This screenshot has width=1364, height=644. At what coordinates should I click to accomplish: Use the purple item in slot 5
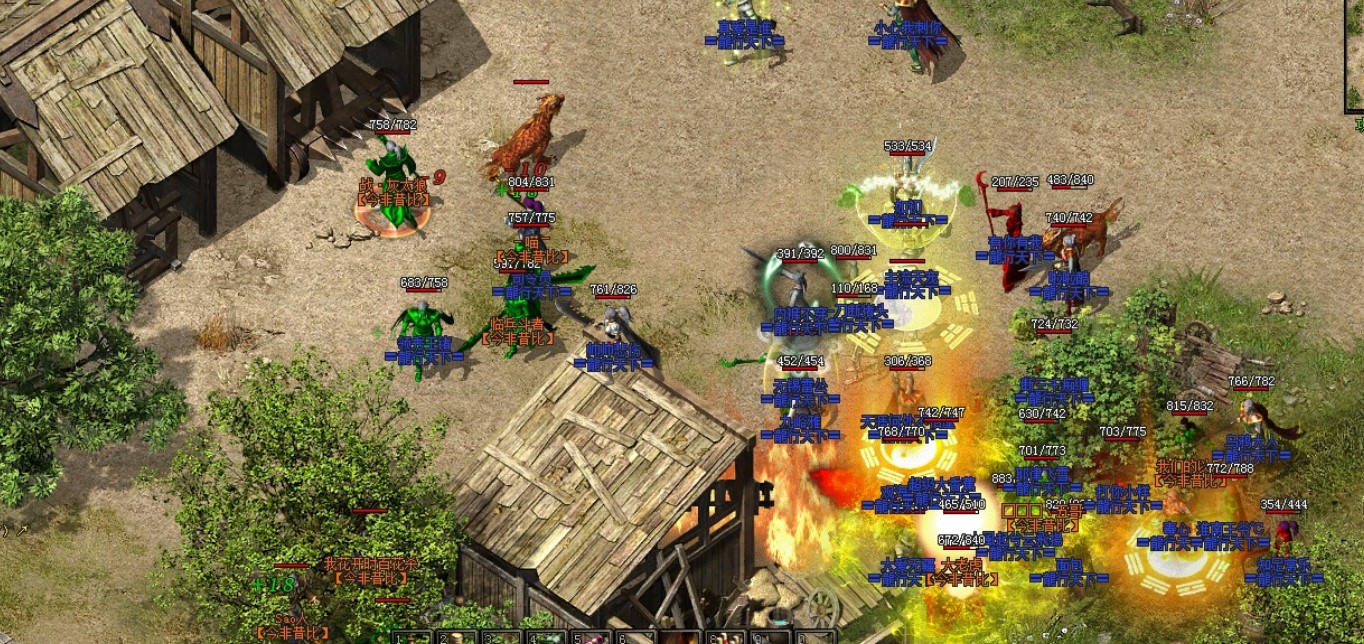(593, 638)
